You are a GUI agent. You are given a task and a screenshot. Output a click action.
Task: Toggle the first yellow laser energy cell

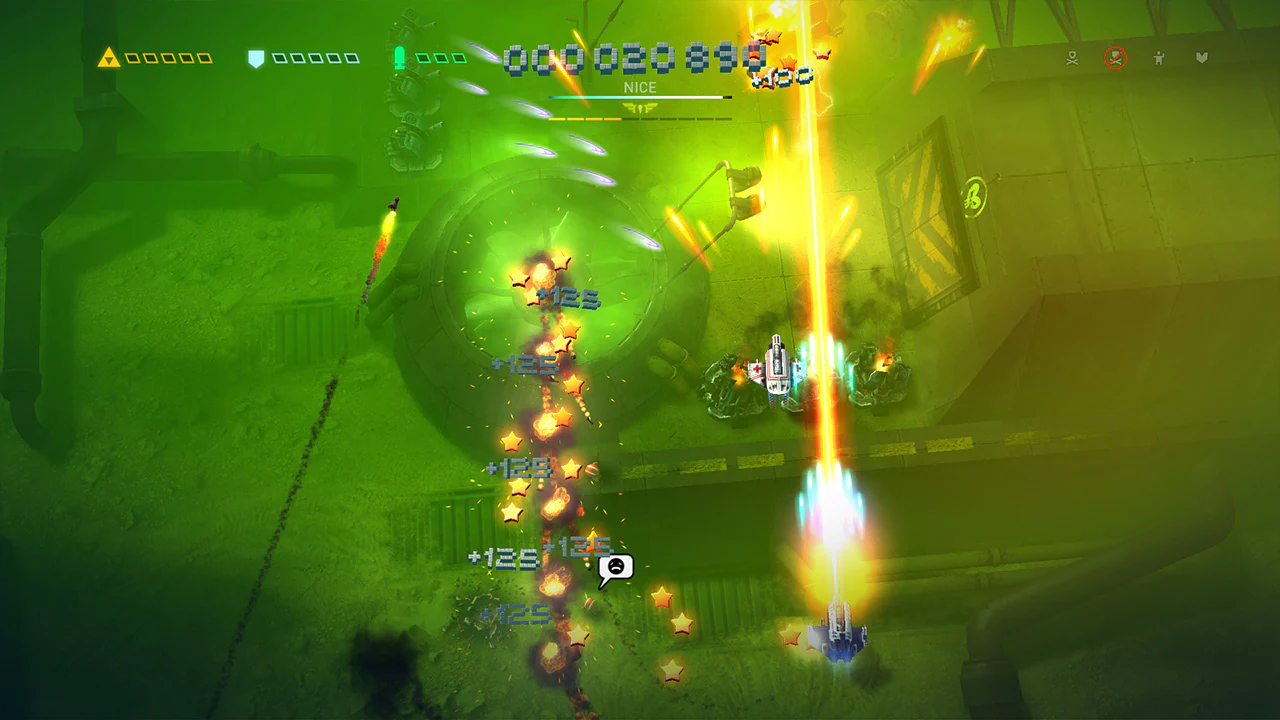click(132, 58)
